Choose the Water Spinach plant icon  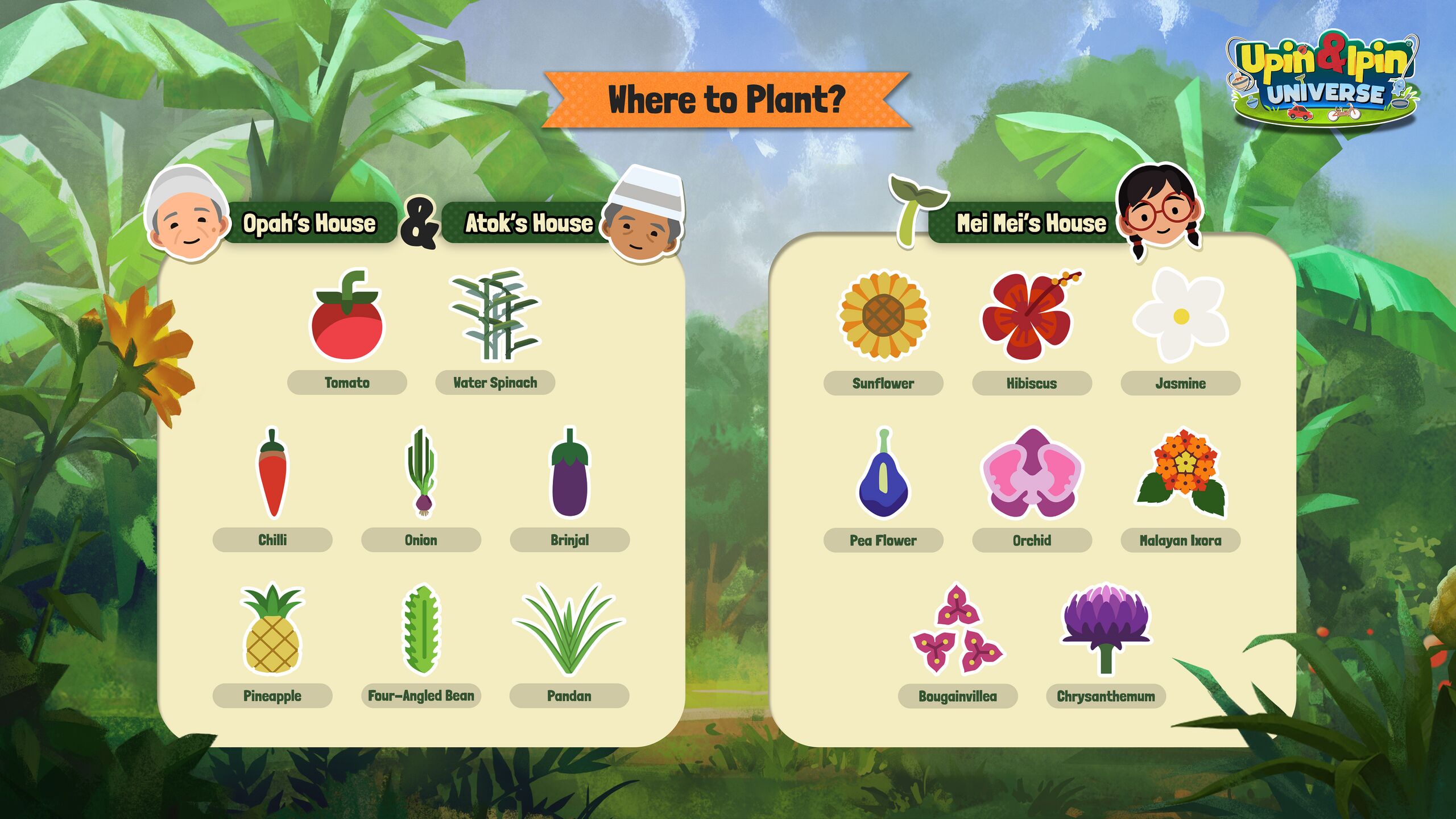(x=494, y=315)
